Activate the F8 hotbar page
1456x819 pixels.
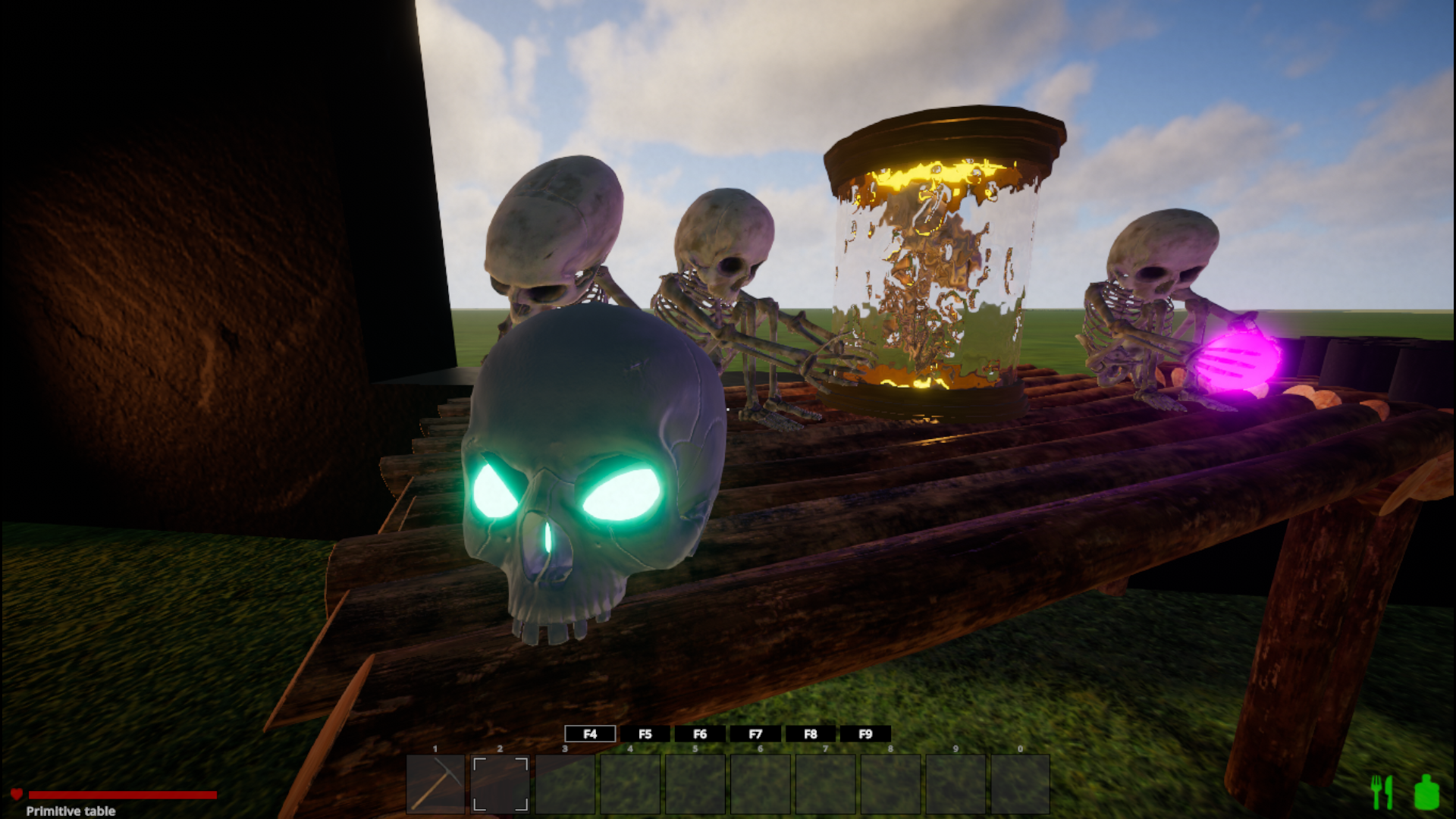pyautogui.click(x=811, y=734)
